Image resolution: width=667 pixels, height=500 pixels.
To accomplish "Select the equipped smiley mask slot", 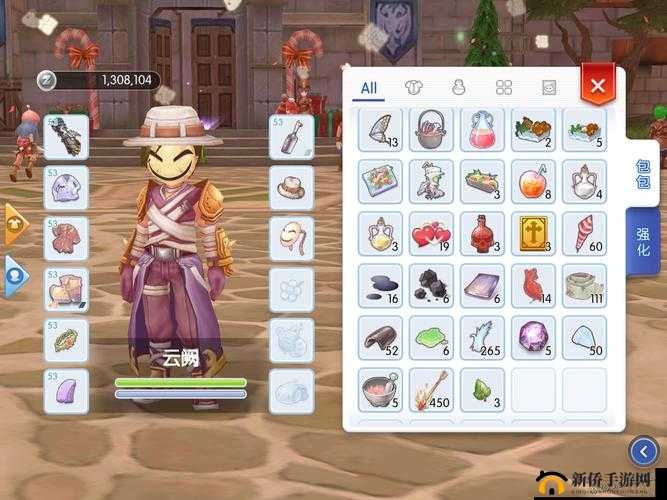I will 292,238.
